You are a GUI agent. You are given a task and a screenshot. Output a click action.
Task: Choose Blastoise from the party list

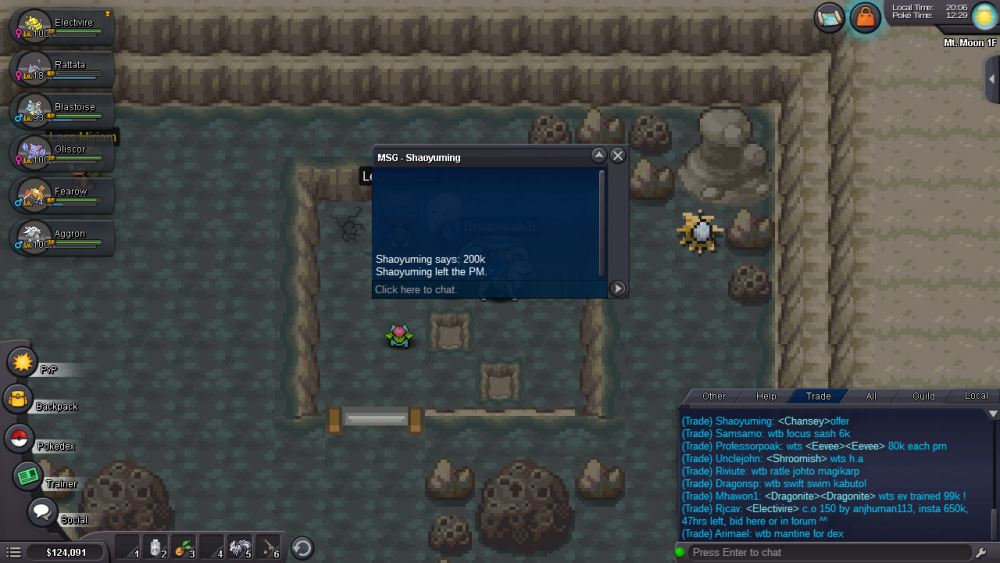point(58,111)
